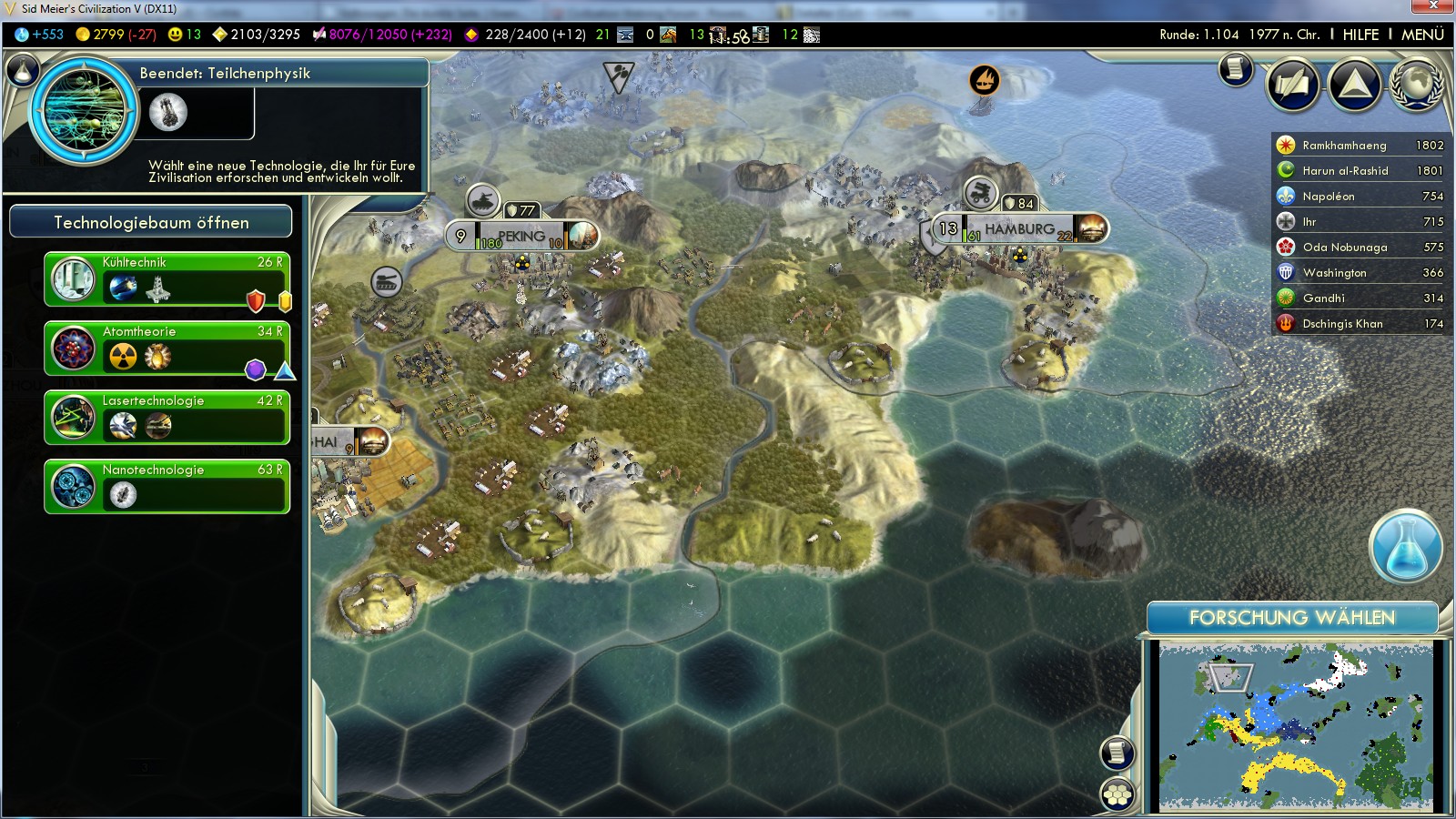Select the Peking city banner

(x=521, y=237)
